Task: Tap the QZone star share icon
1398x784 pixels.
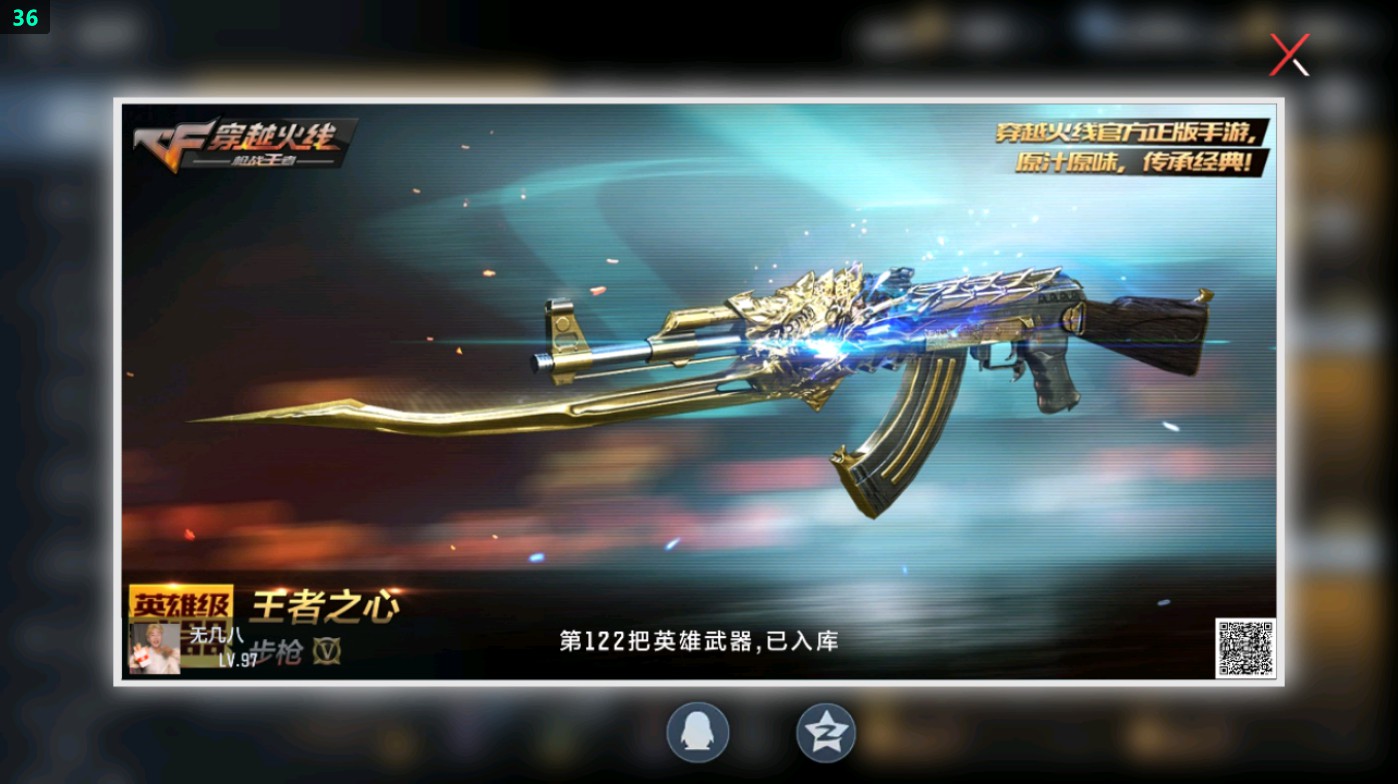Action: point(825,732)
